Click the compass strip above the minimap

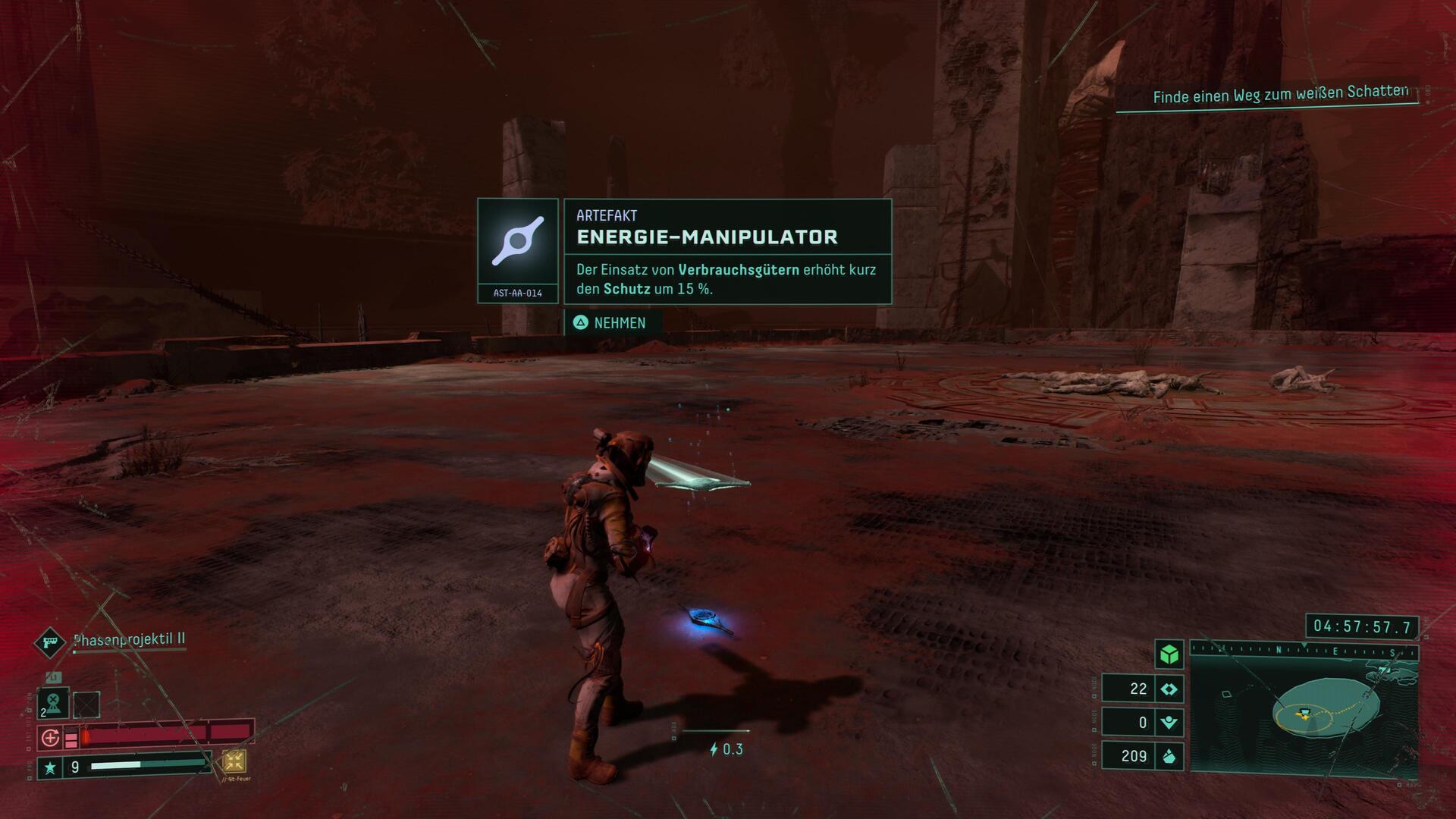(x=1303, y=651)
